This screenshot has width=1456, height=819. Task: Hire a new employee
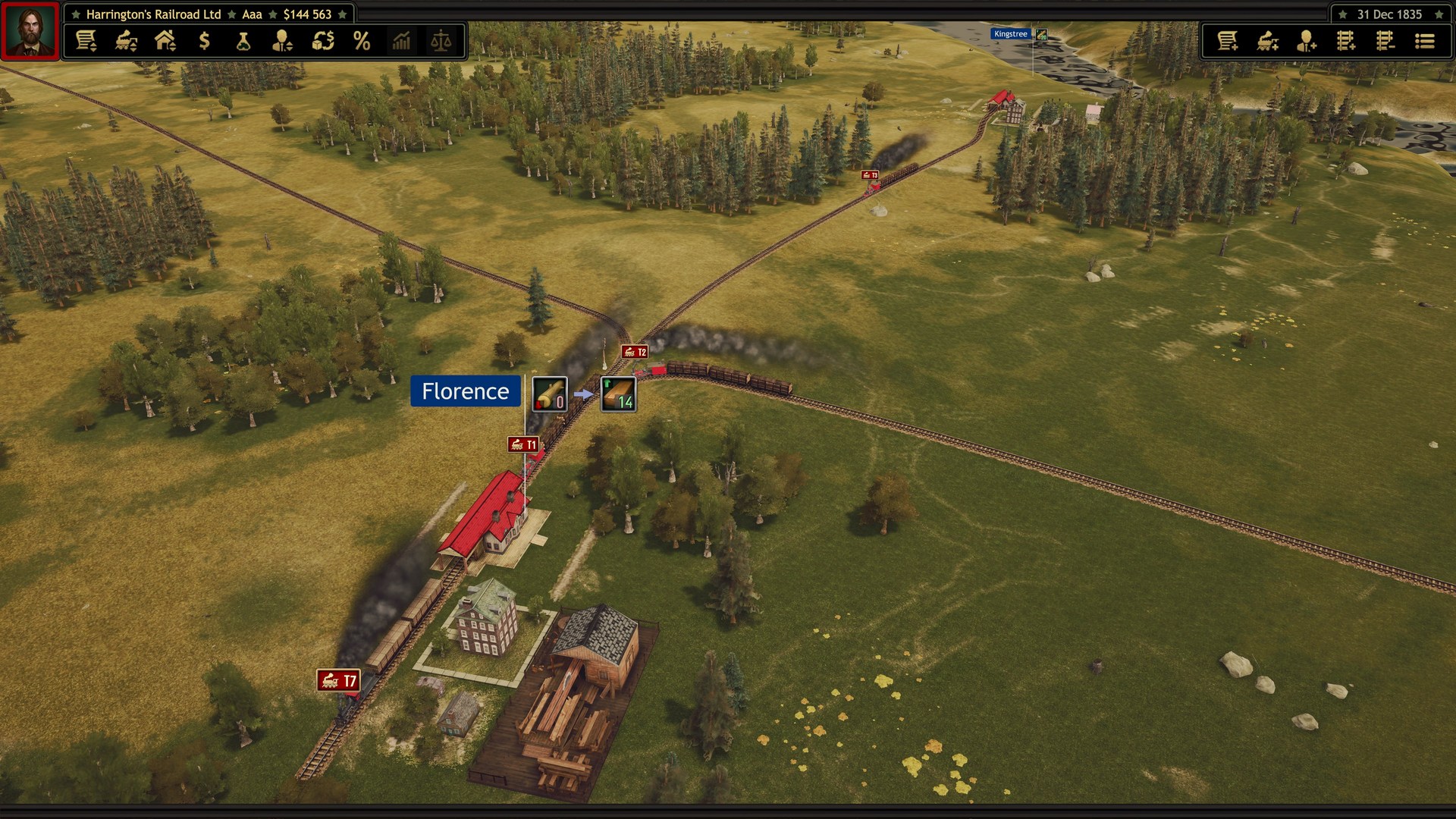click(x=1309, y=42)
